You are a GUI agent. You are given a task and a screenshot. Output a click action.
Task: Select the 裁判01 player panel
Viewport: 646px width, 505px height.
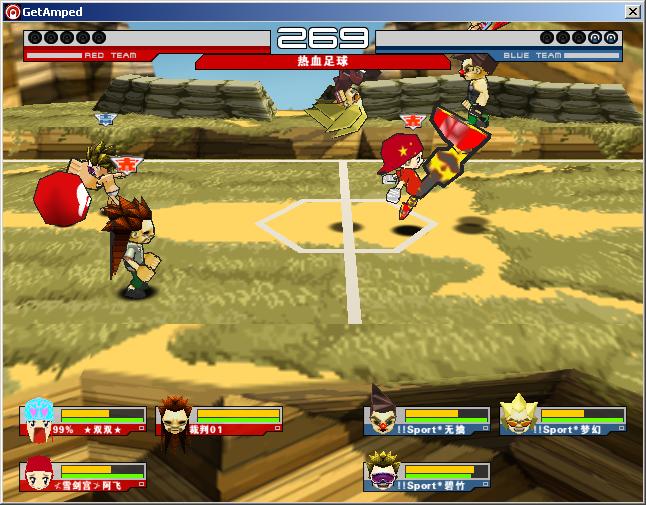pos(219,420)
